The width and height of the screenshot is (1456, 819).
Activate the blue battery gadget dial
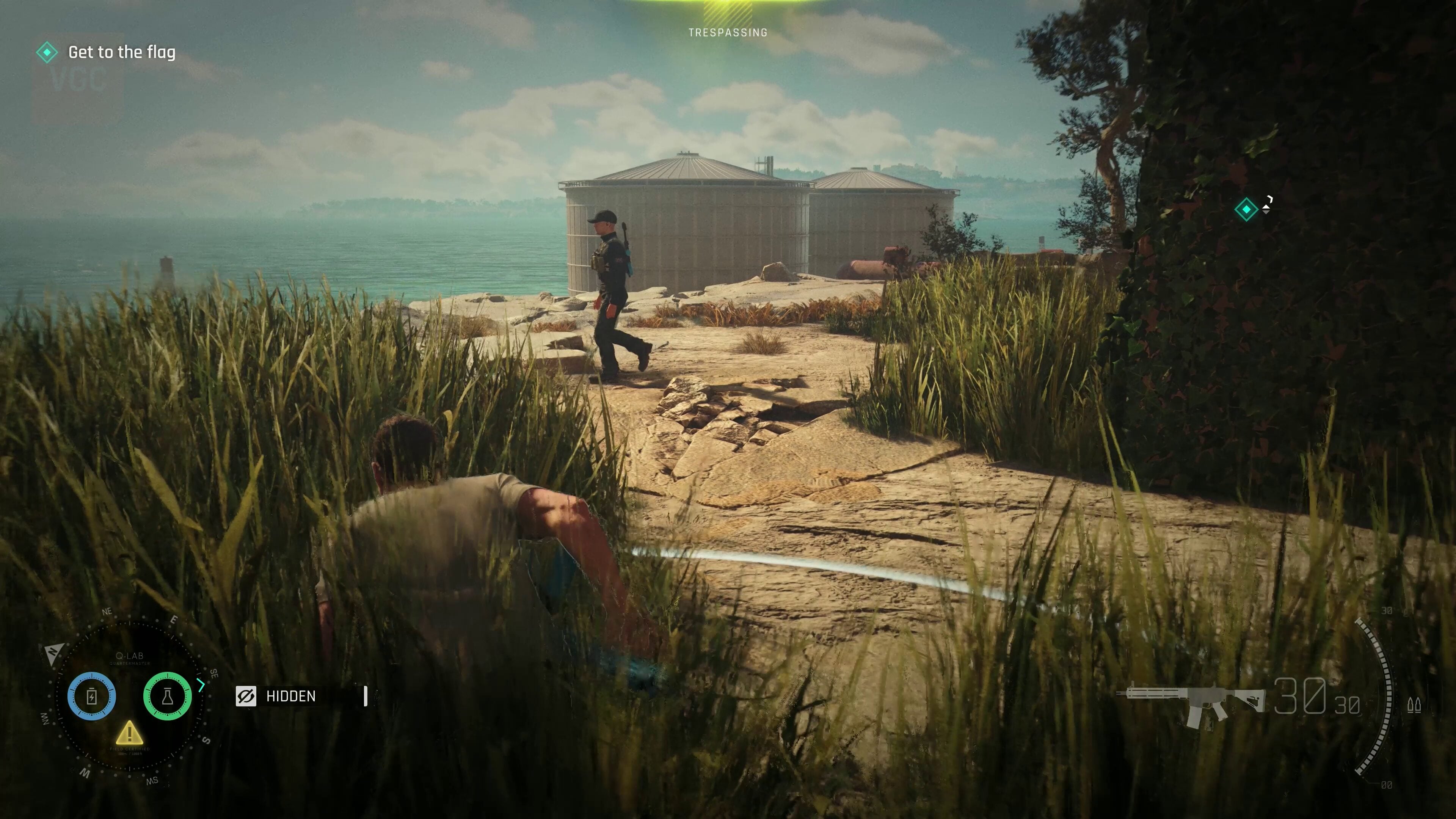tap(91, 696)
